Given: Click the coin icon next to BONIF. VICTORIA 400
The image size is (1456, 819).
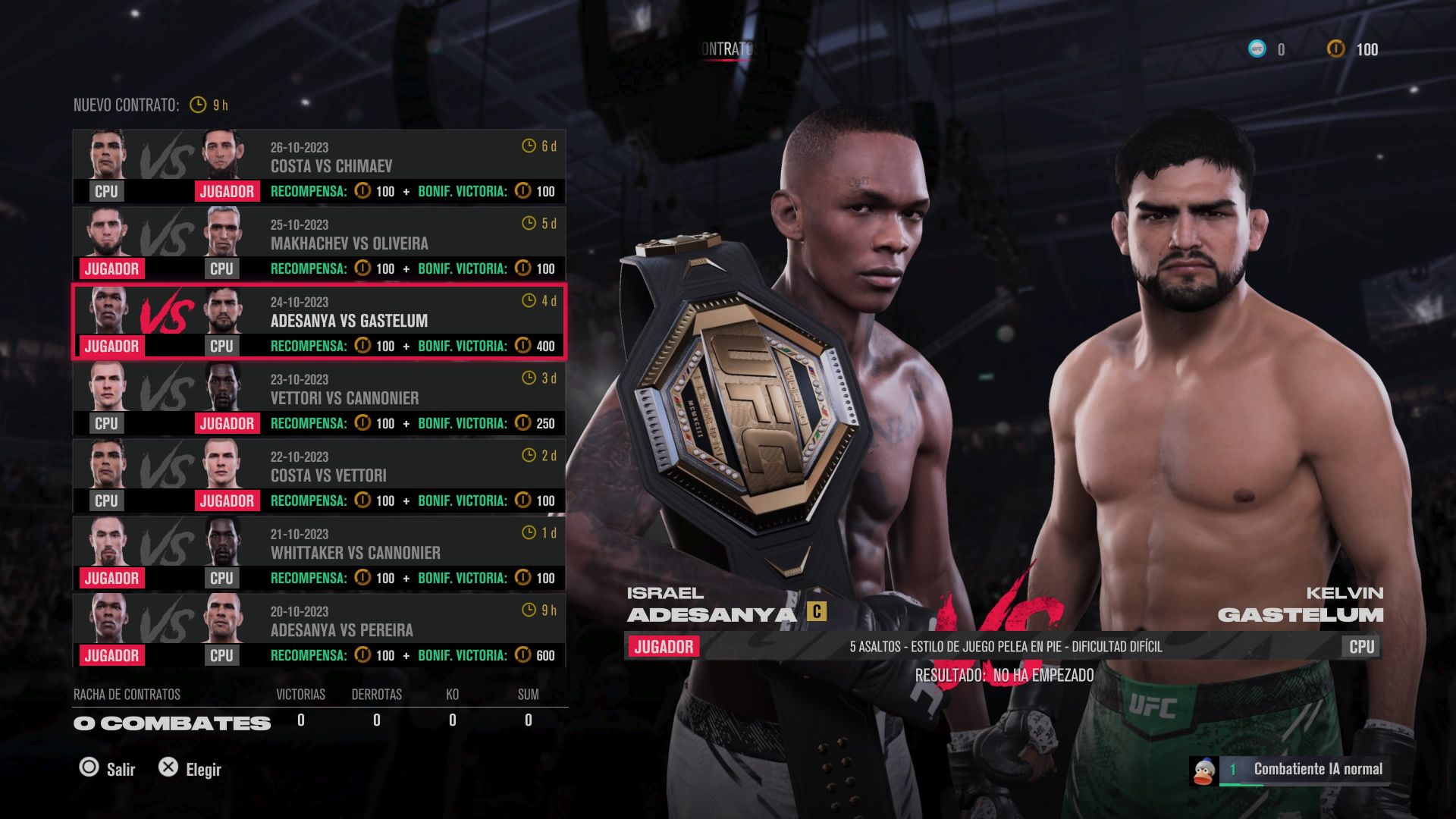Looking at the screenshot, I should pyautogui.click(x=522, y=346).
